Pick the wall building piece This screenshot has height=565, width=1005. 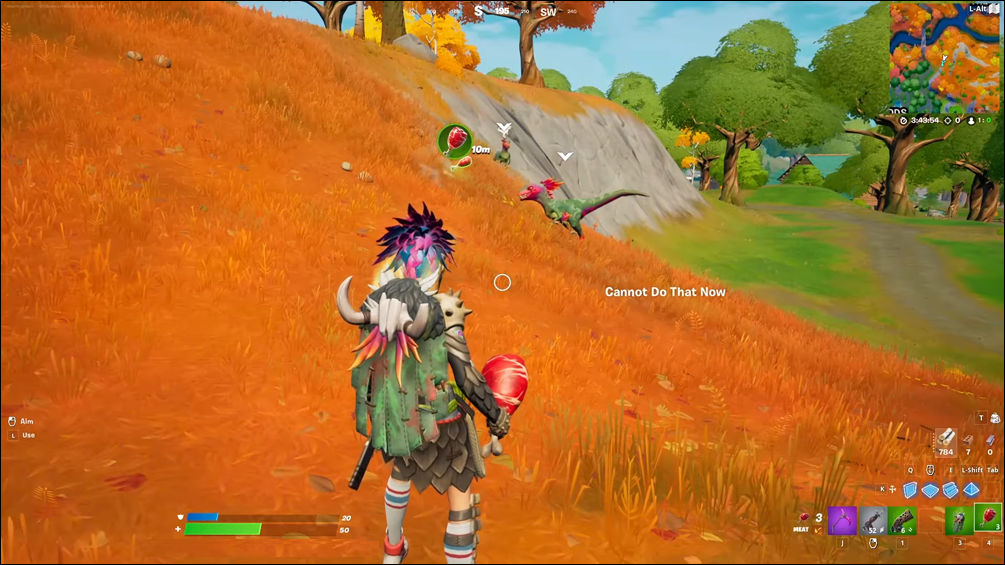coord(910,490)
